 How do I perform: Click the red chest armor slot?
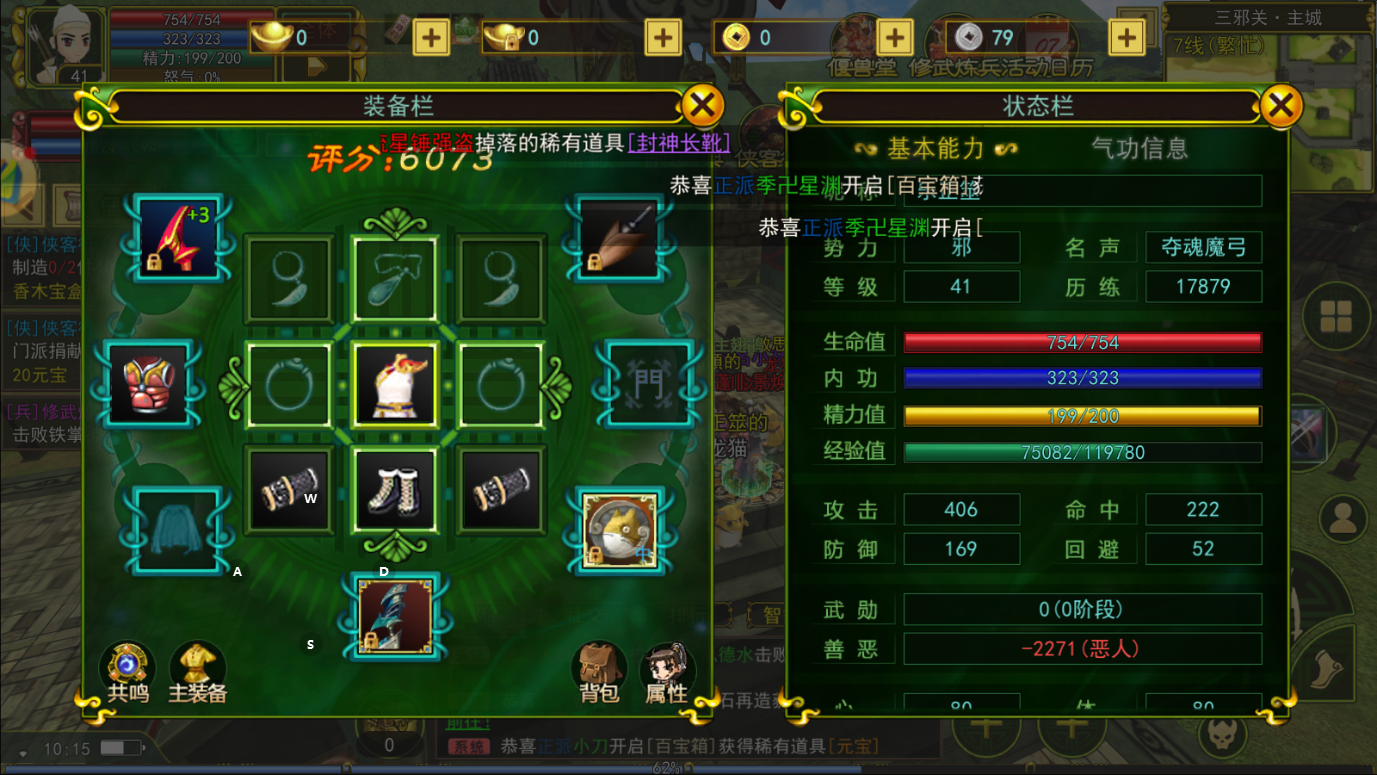(x=148, y=384)
